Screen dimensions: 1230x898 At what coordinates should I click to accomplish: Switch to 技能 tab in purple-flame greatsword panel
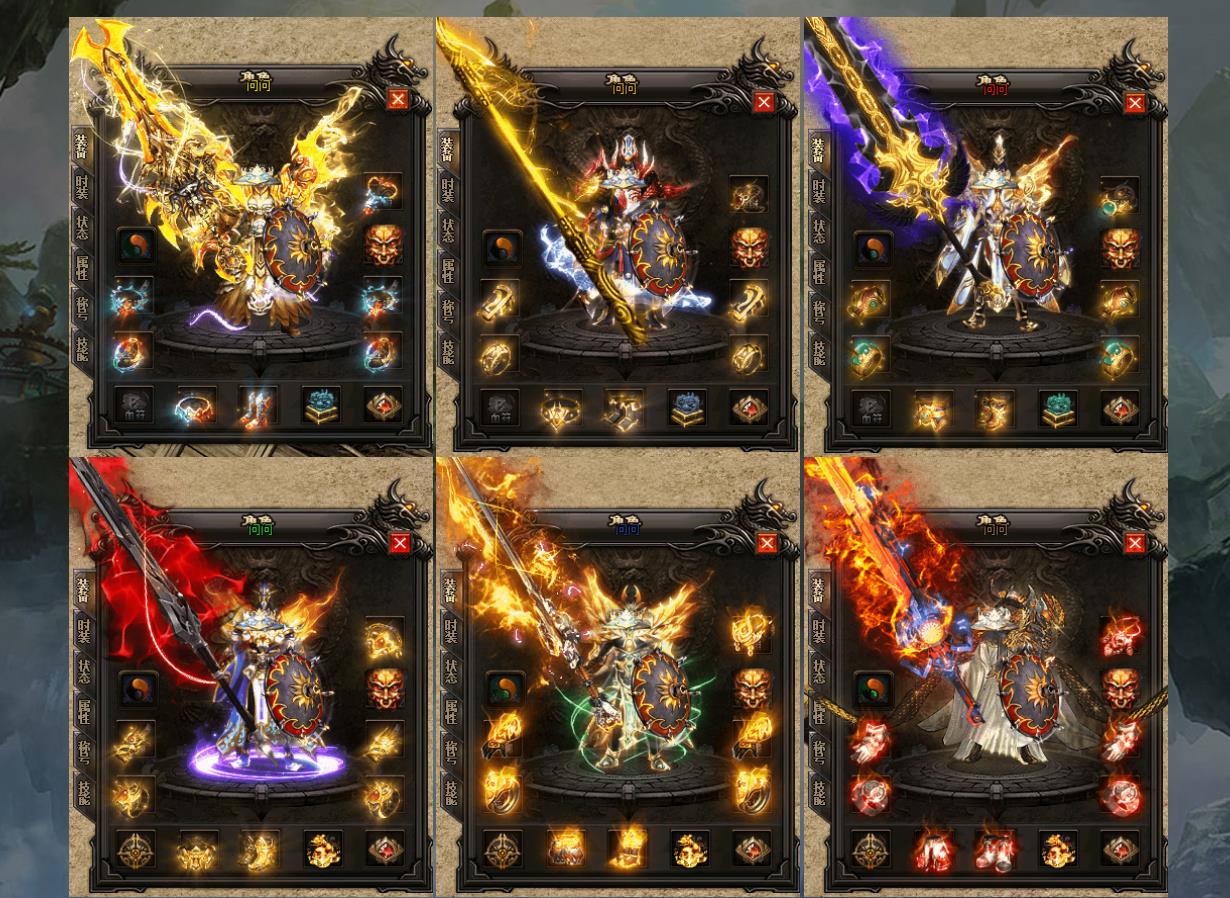pos(819,351)
